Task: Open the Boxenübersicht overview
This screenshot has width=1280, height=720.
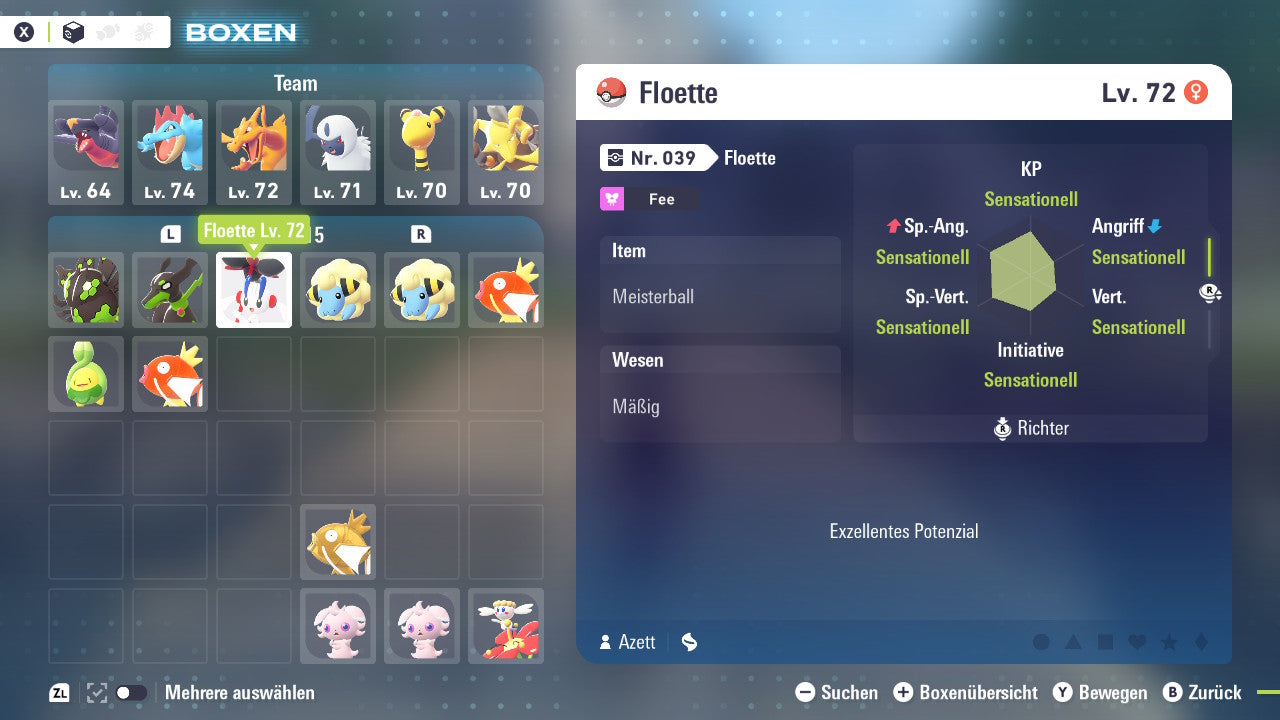Action: (x=969, y=692)
